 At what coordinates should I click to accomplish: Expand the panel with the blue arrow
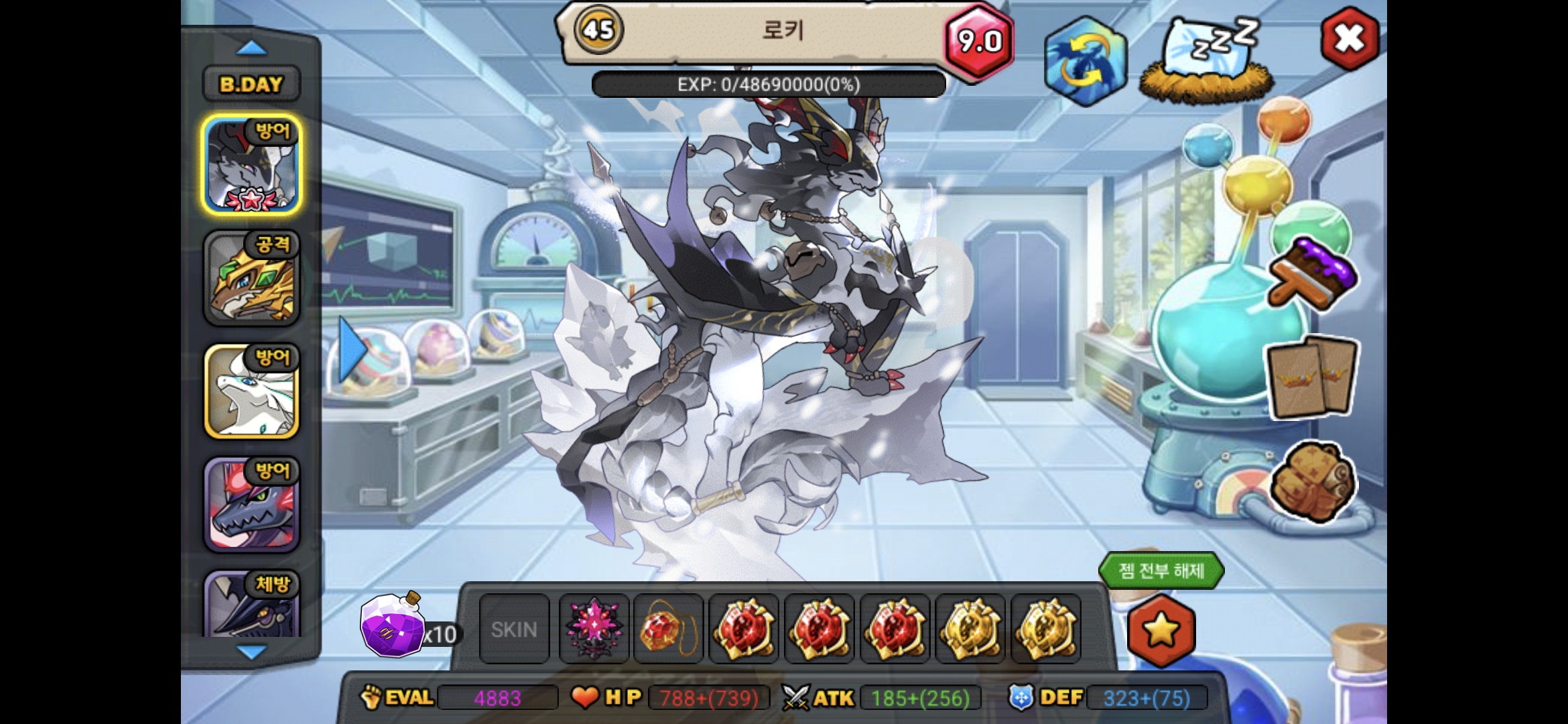pyautogui.click(x=352, y=349)
